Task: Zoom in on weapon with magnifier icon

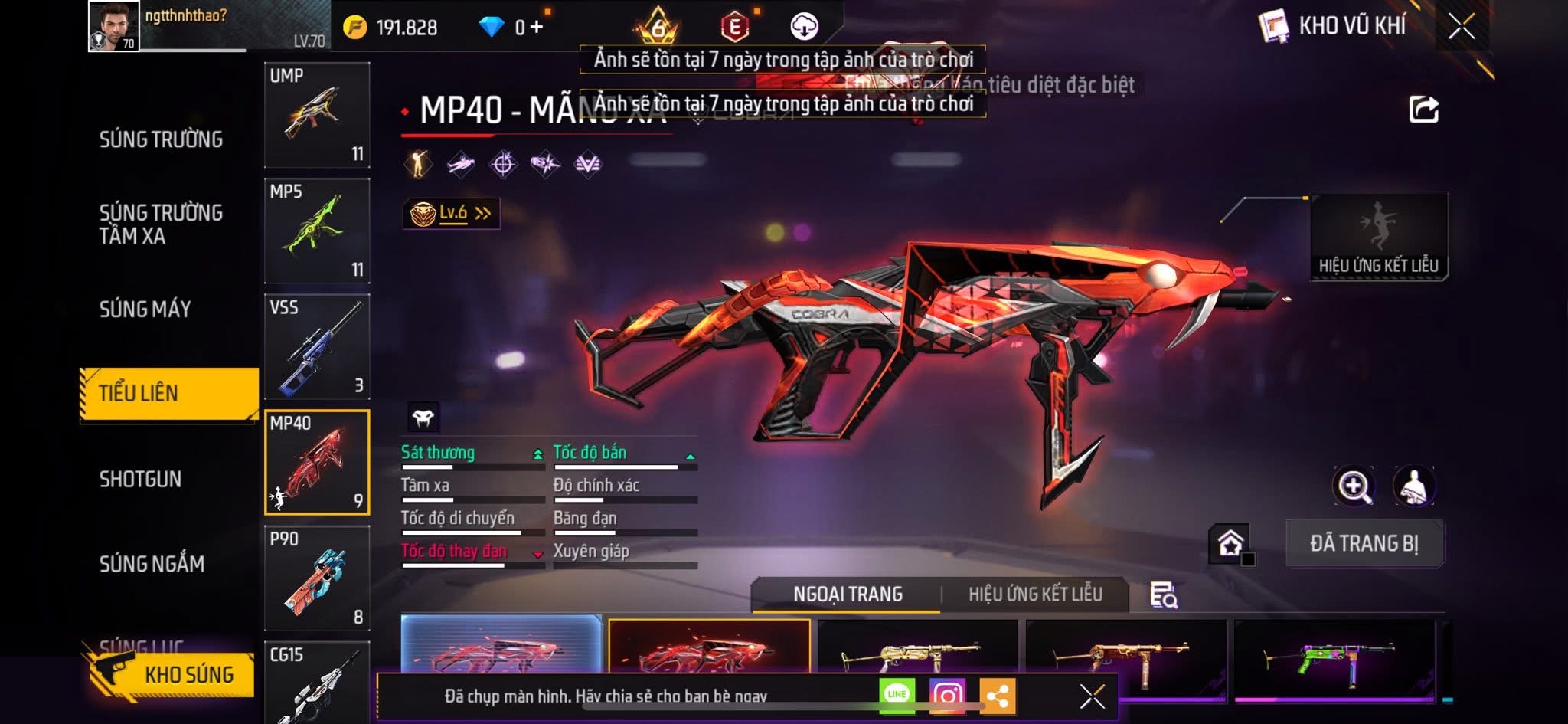Action: (x=1353, y=486)
